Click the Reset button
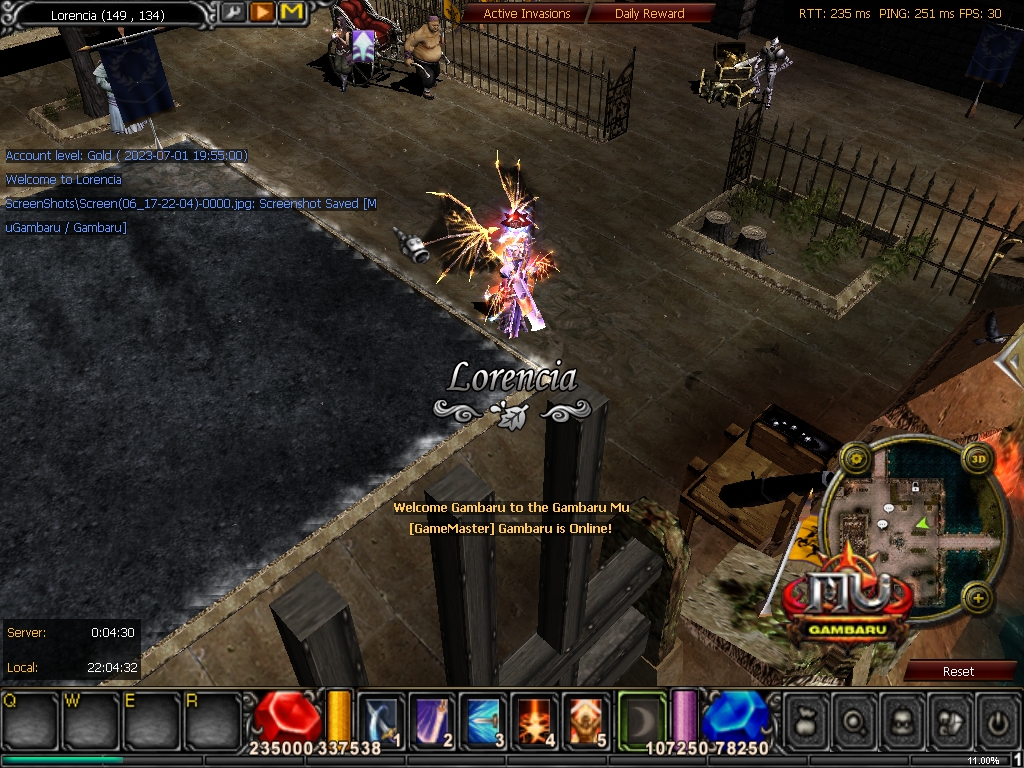The width and height of the screenshot is (1024, 768). [957, 671]
